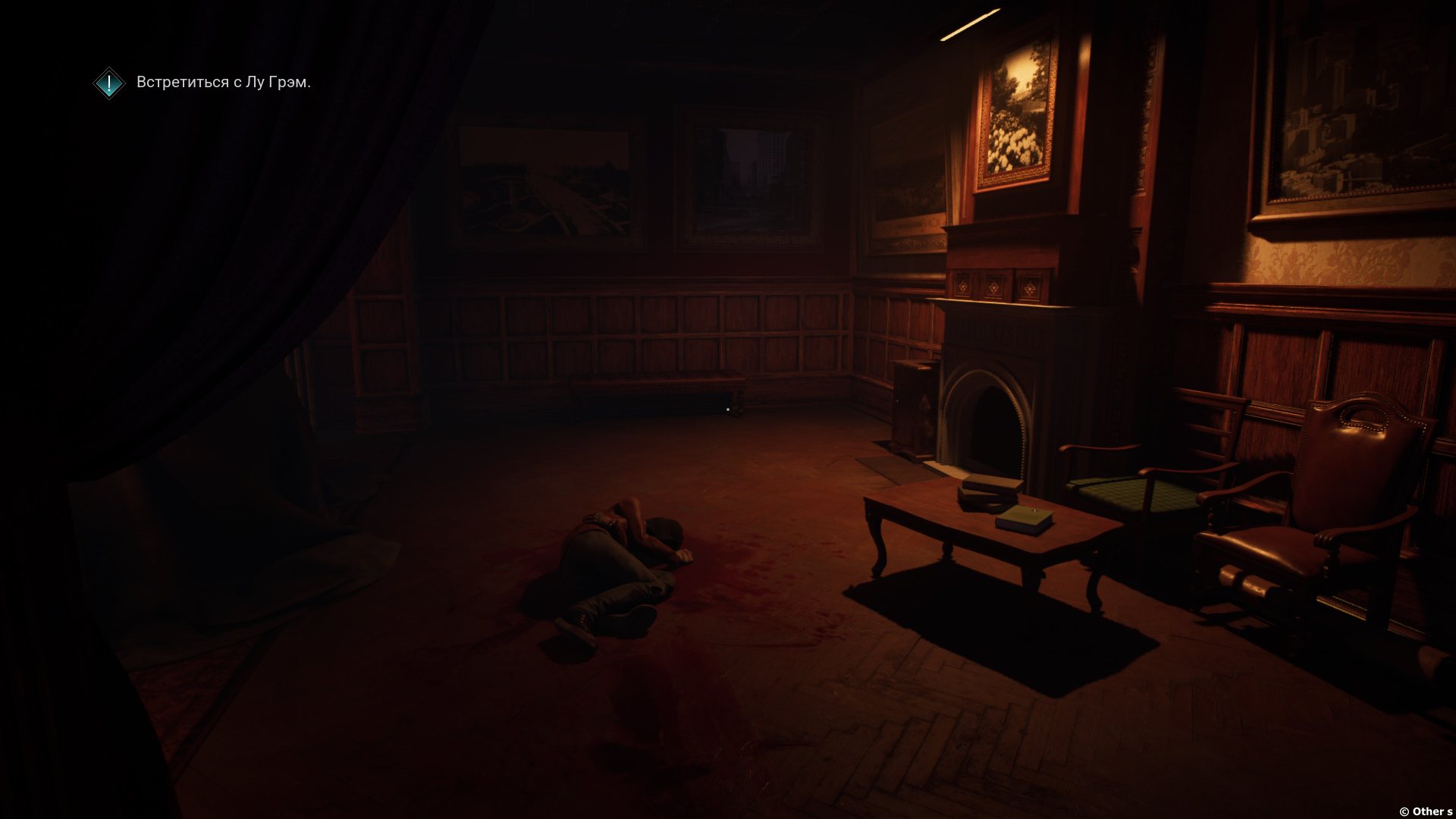Click the objective text about meeting Лу Грэм
This screenshot has width=1456, height=819.
(x=224, y=83)
